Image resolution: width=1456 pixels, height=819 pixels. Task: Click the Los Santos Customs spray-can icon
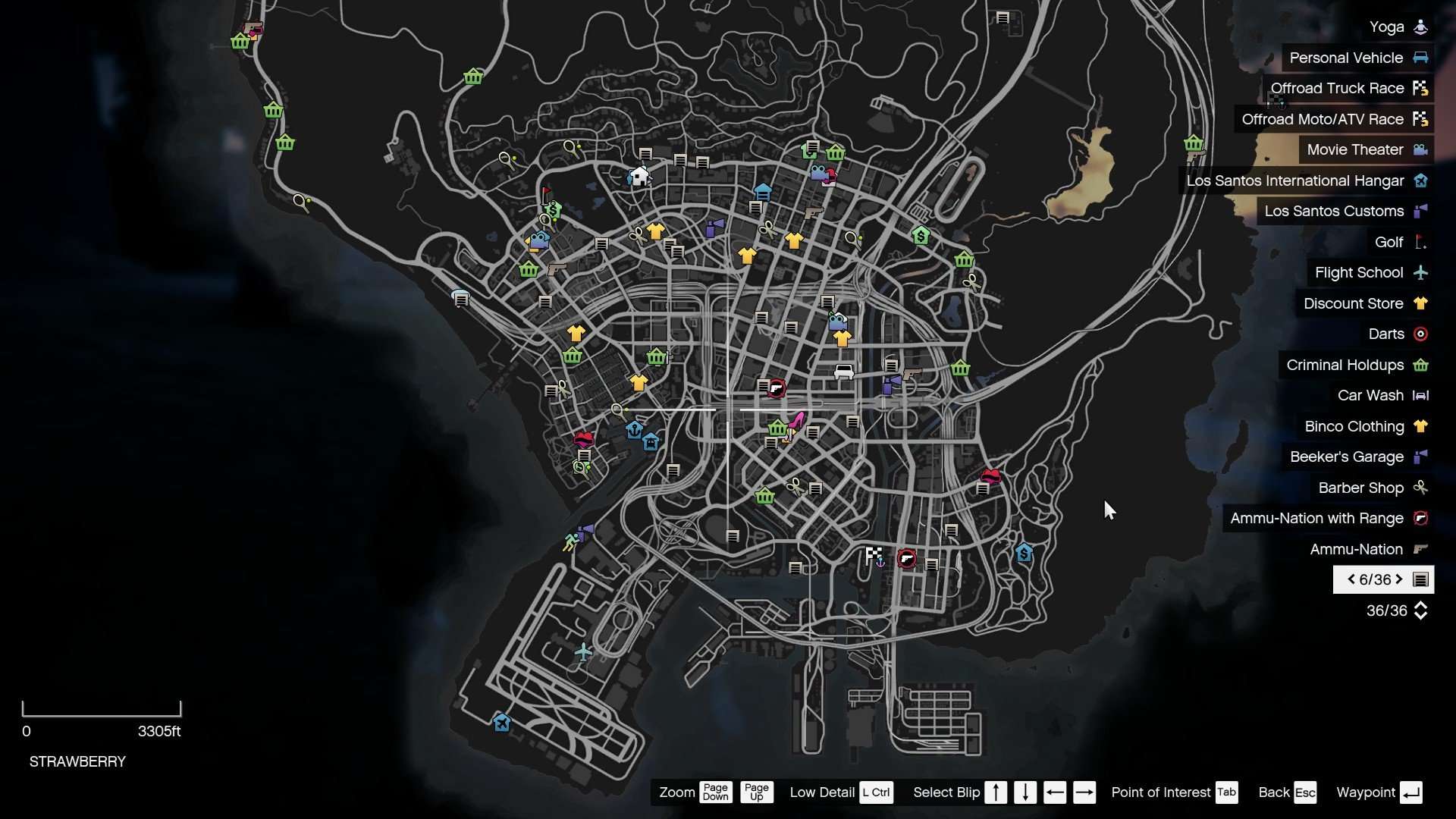click(1421, 212)
